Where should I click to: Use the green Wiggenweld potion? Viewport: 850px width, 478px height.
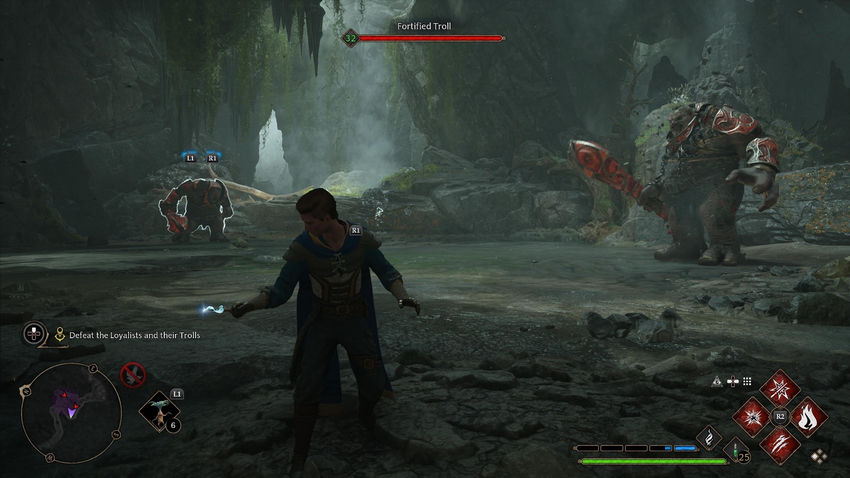click(x=734, y=449)
